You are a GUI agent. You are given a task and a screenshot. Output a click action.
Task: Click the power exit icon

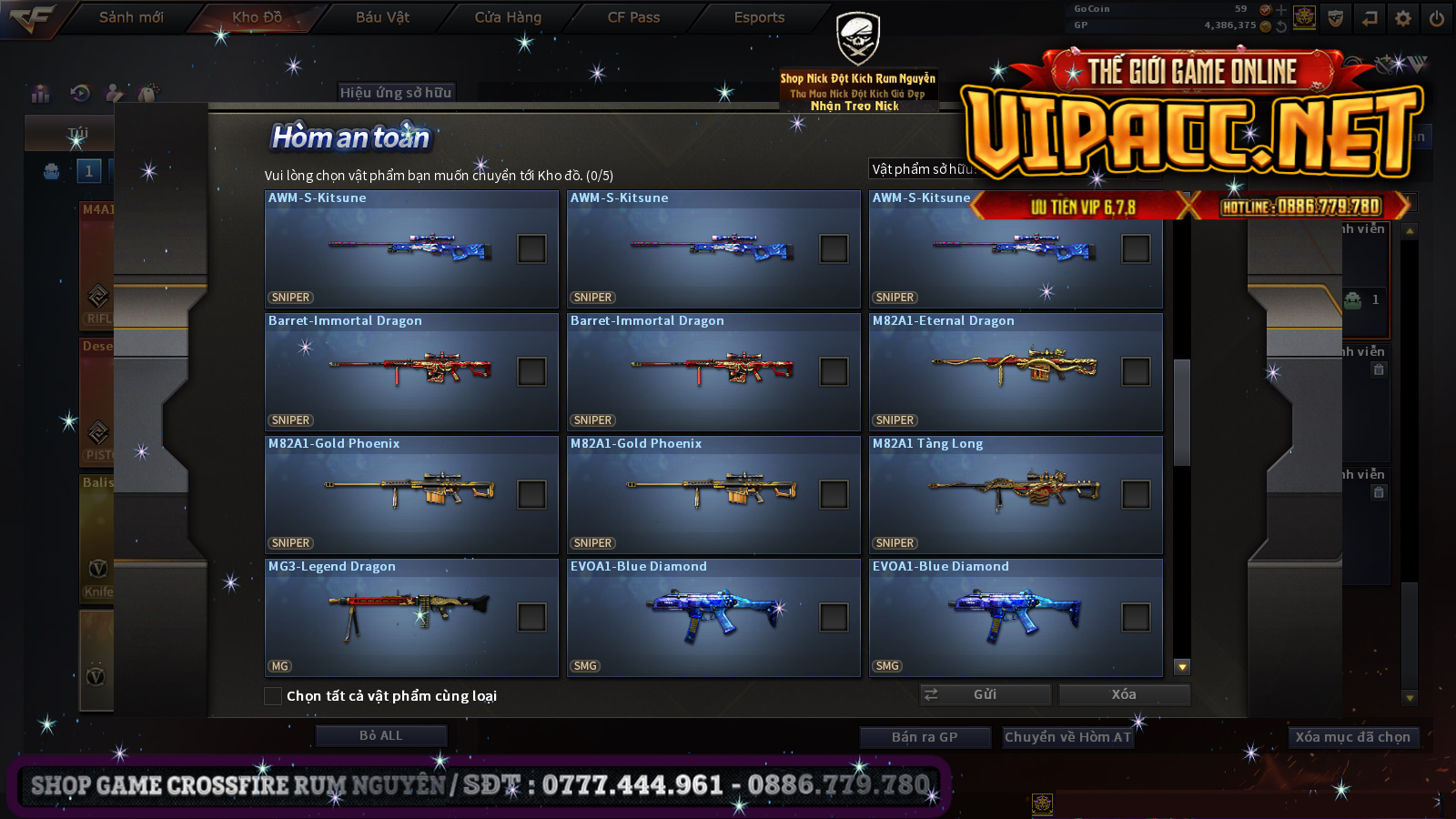point(1437,18)
